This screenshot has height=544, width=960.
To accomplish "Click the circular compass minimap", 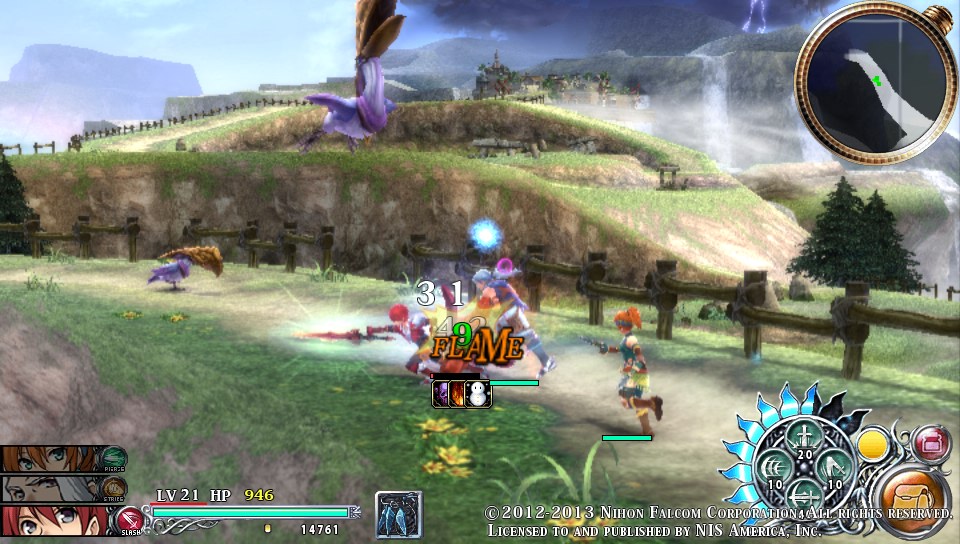I will 871,83.
